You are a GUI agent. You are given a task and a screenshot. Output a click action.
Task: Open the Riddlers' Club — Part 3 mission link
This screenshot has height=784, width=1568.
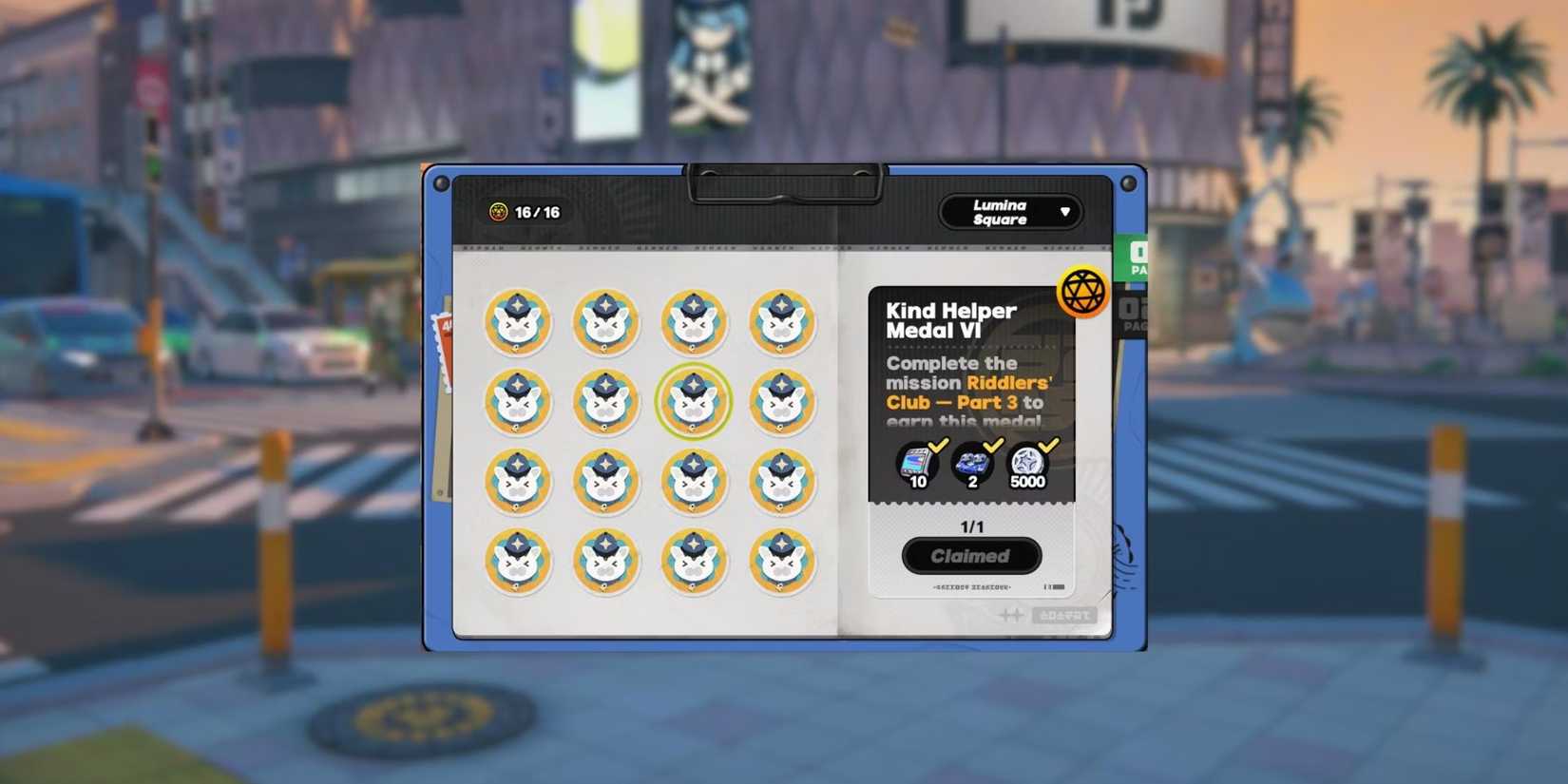pos(963,392)
